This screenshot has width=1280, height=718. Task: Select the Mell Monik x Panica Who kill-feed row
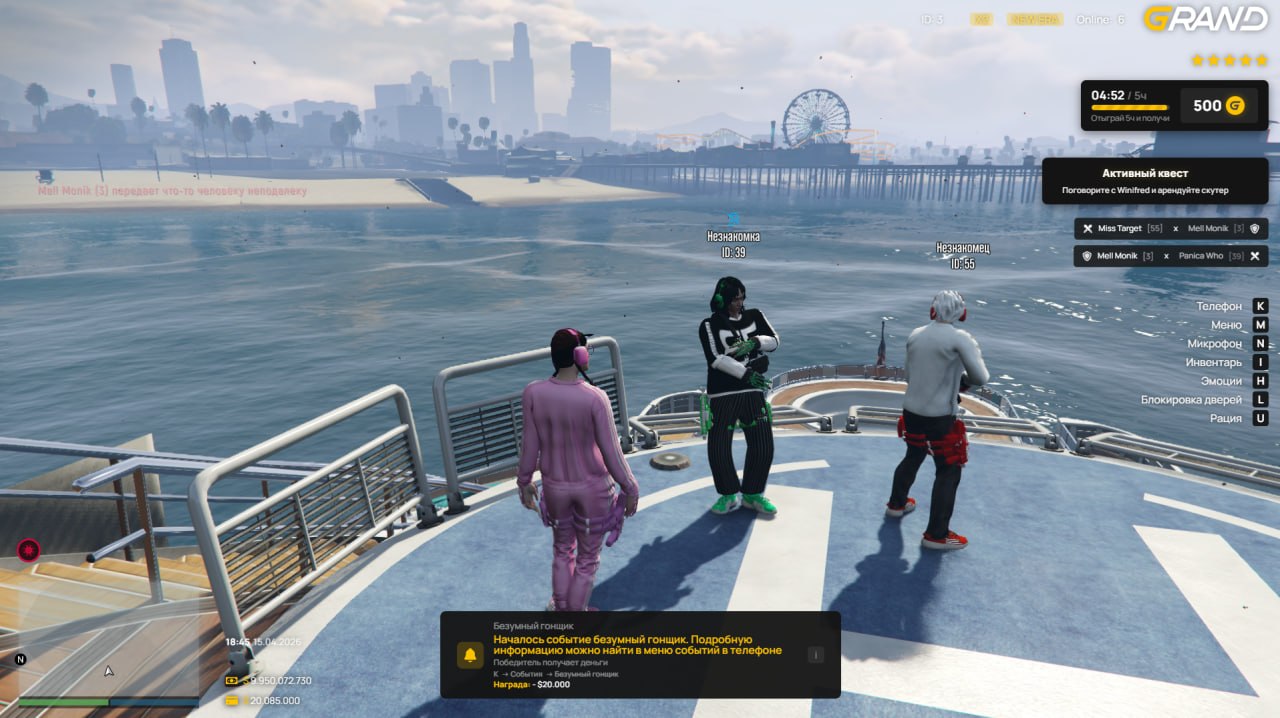[x=1171, y=256]
